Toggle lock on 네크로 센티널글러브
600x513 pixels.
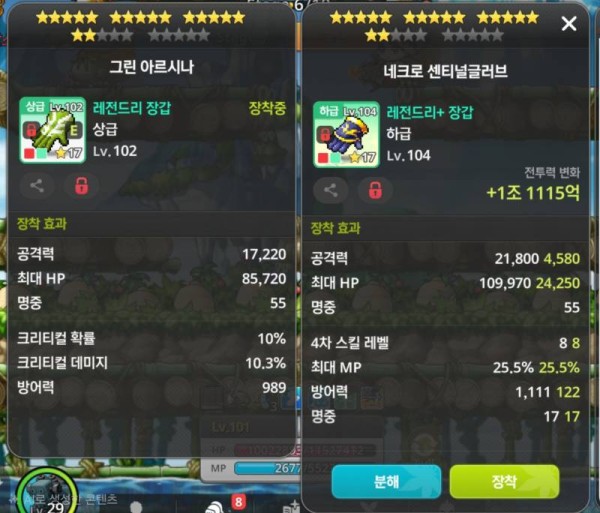tap(376, 190)
